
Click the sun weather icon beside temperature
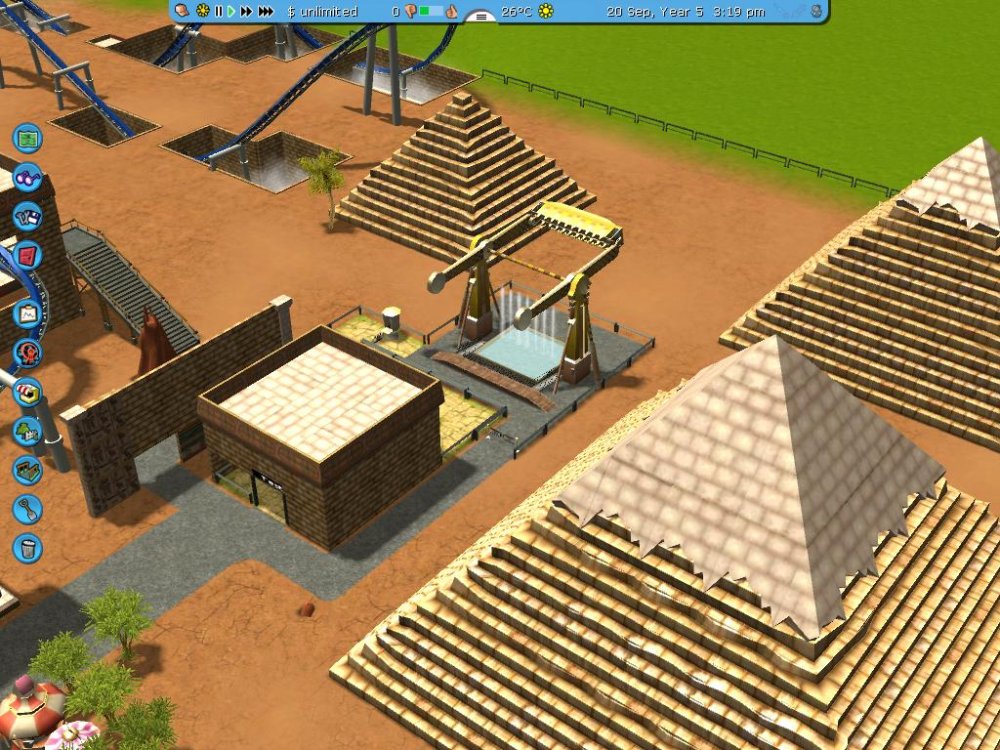[x=546, y=12]
